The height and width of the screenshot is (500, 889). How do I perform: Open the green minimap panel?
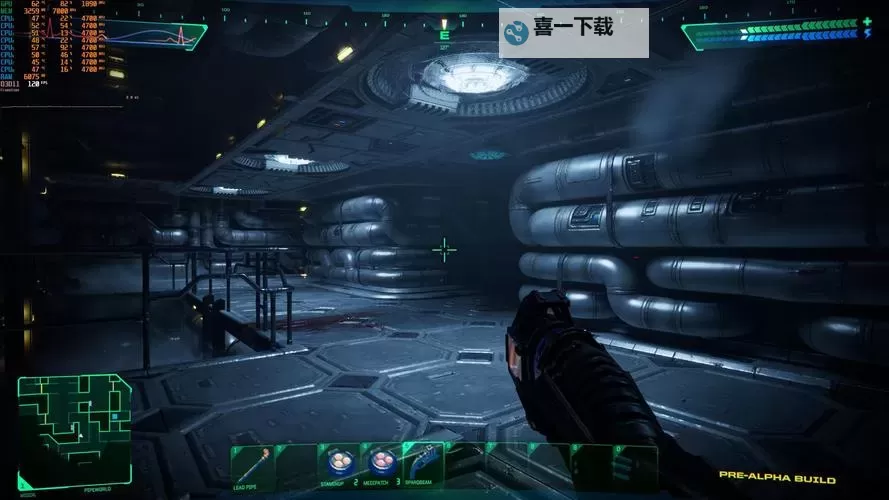tap(74, 431)
